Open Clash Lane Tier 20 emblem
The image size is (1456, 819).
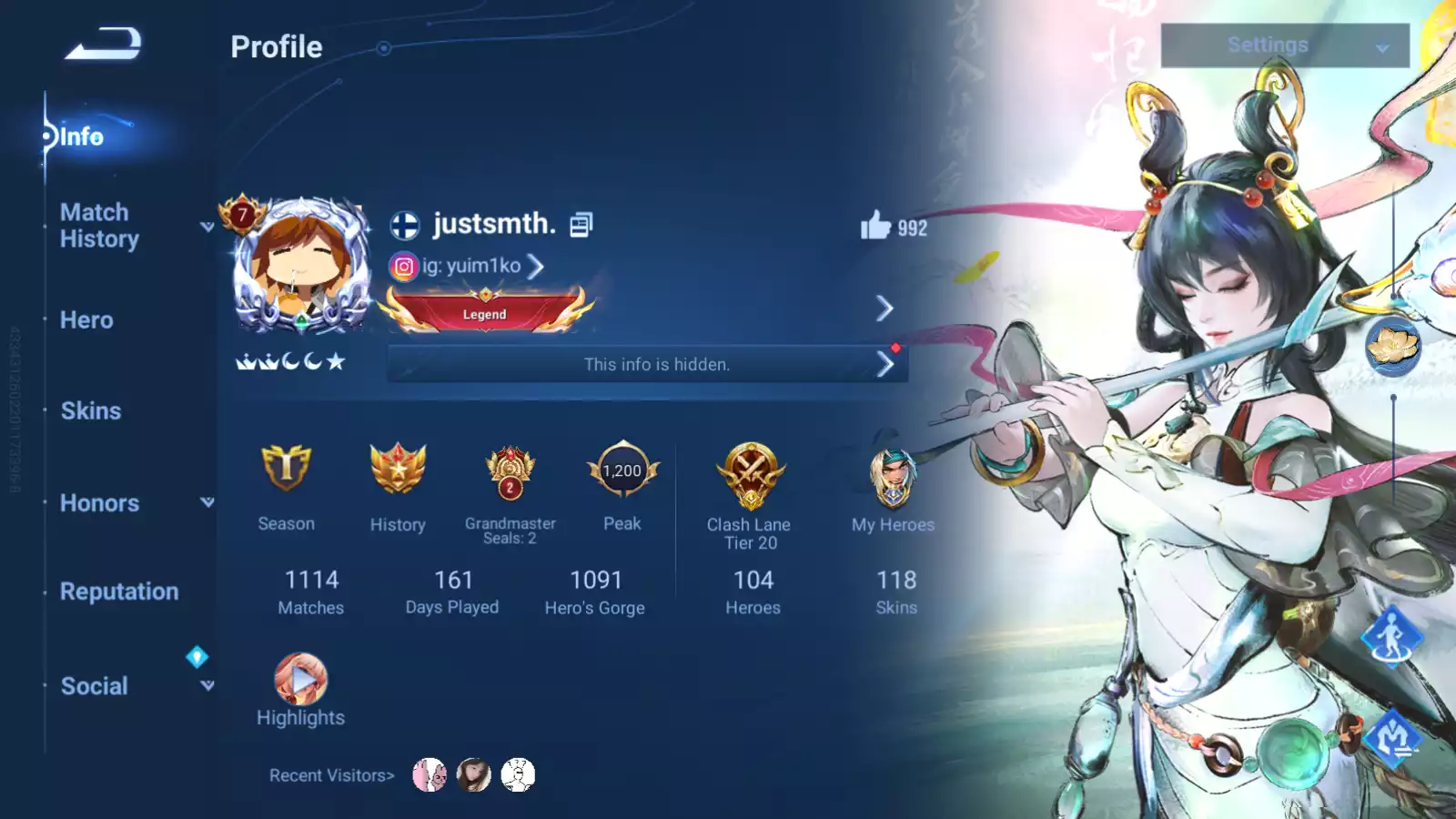pos(750,473)
